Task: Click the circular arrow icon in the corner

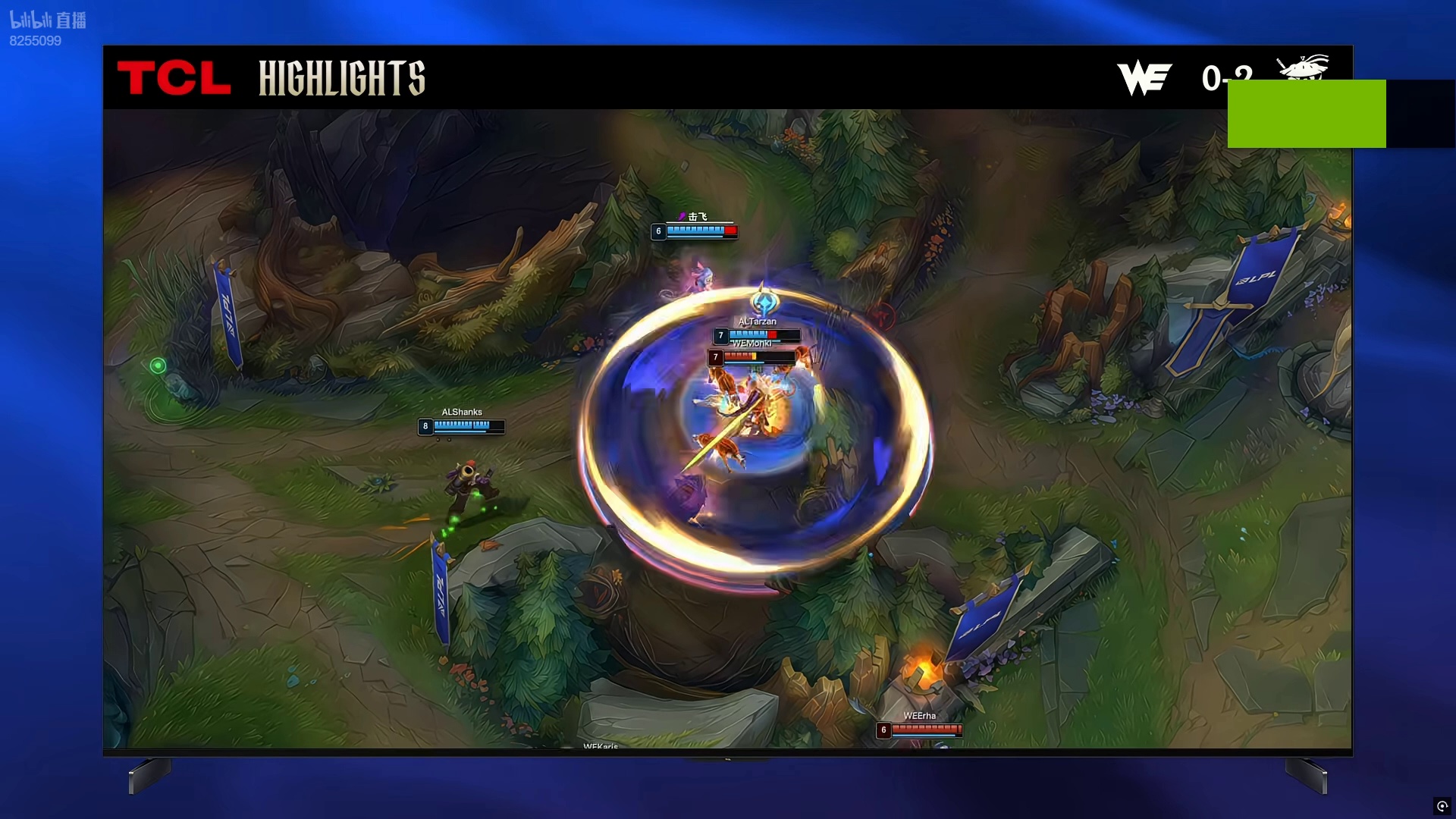Action: (x=1442, y=806)
